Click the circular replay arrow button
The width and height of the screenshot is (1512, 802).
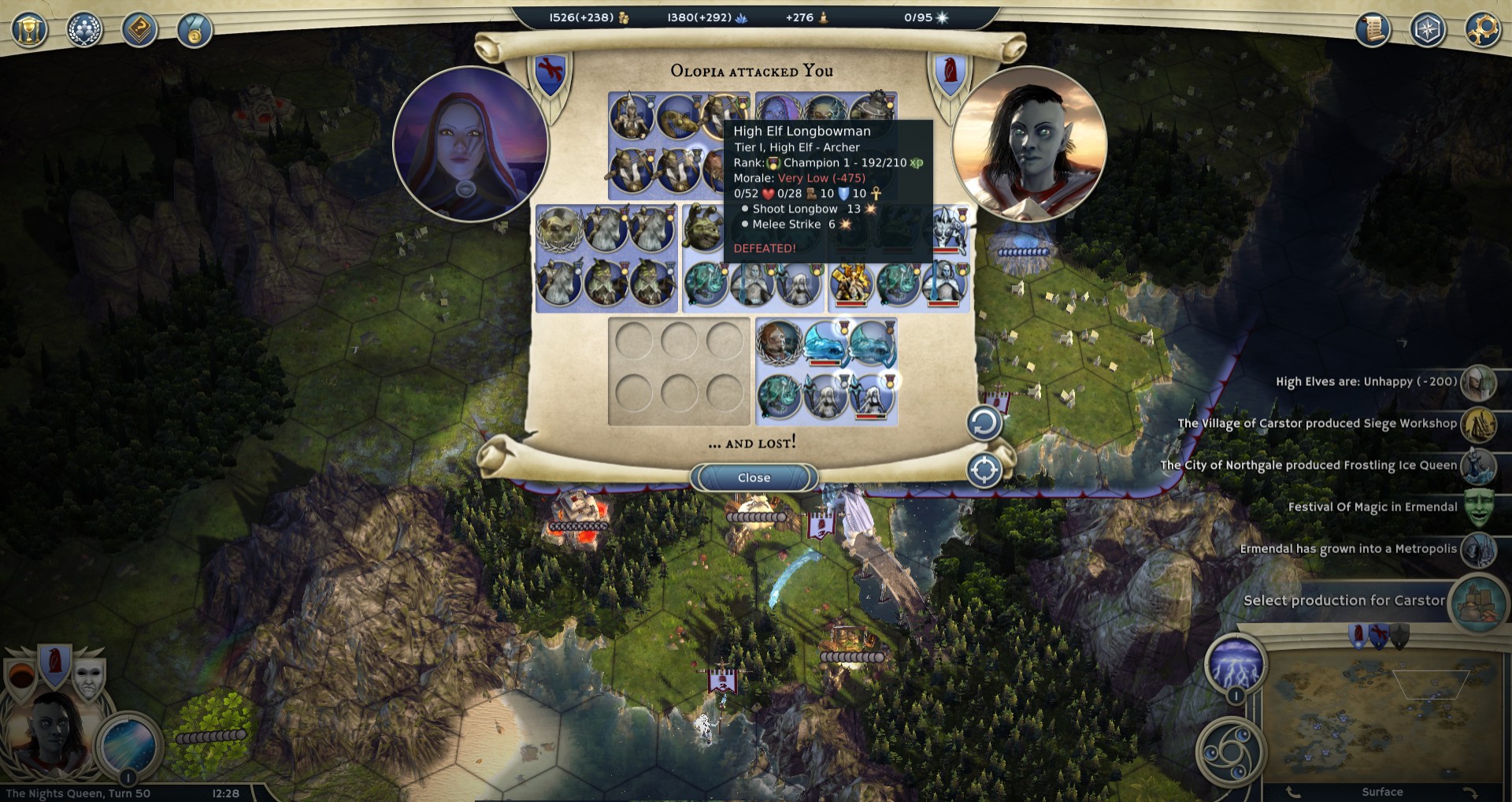[x=984, y=424]
